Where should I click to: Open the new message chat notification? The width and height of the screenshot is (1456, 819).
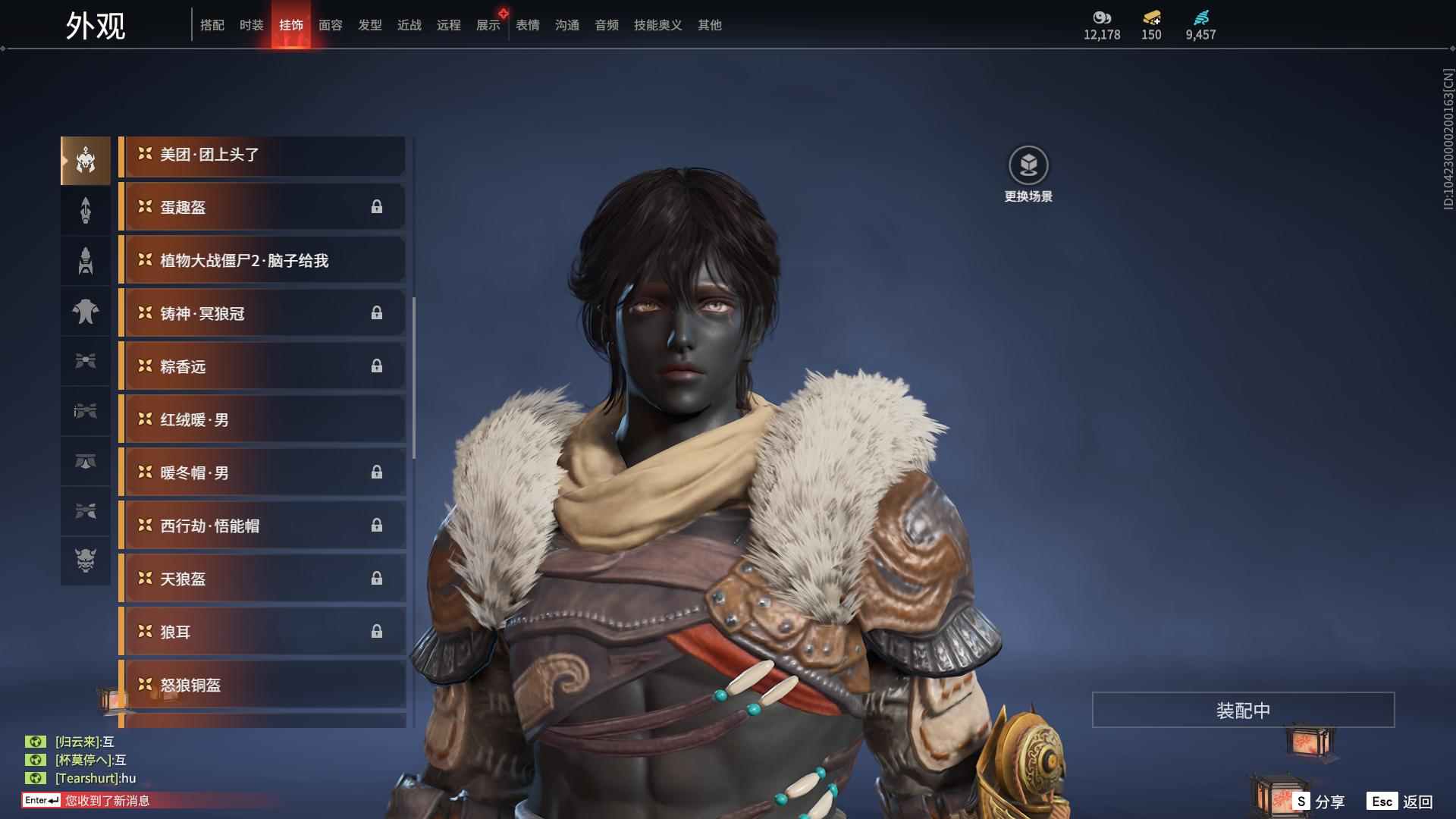point(106,801)
